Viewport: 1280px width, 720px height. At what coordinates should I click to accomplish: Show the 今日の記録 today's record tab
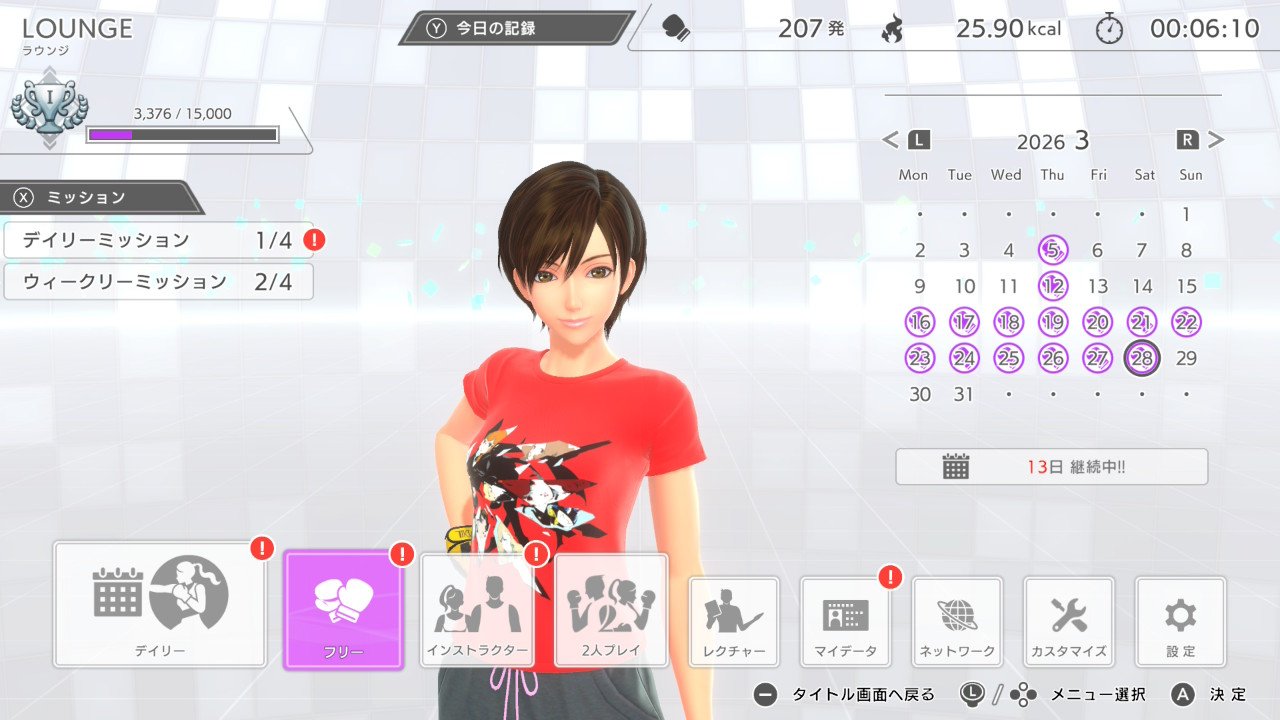click(x=516, y=28)
